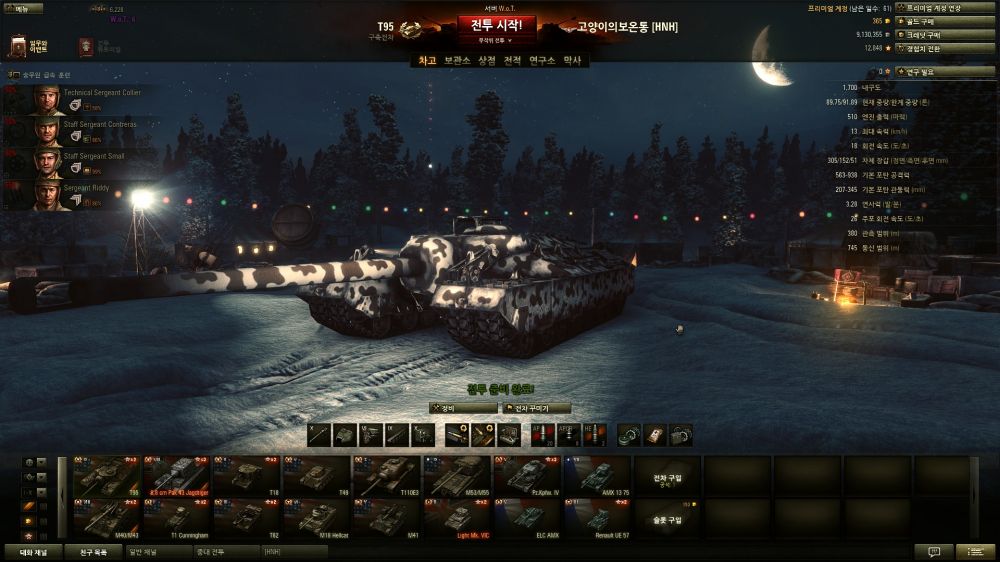Start battle with the red 전투 시작 button

(x=497, y=25)
